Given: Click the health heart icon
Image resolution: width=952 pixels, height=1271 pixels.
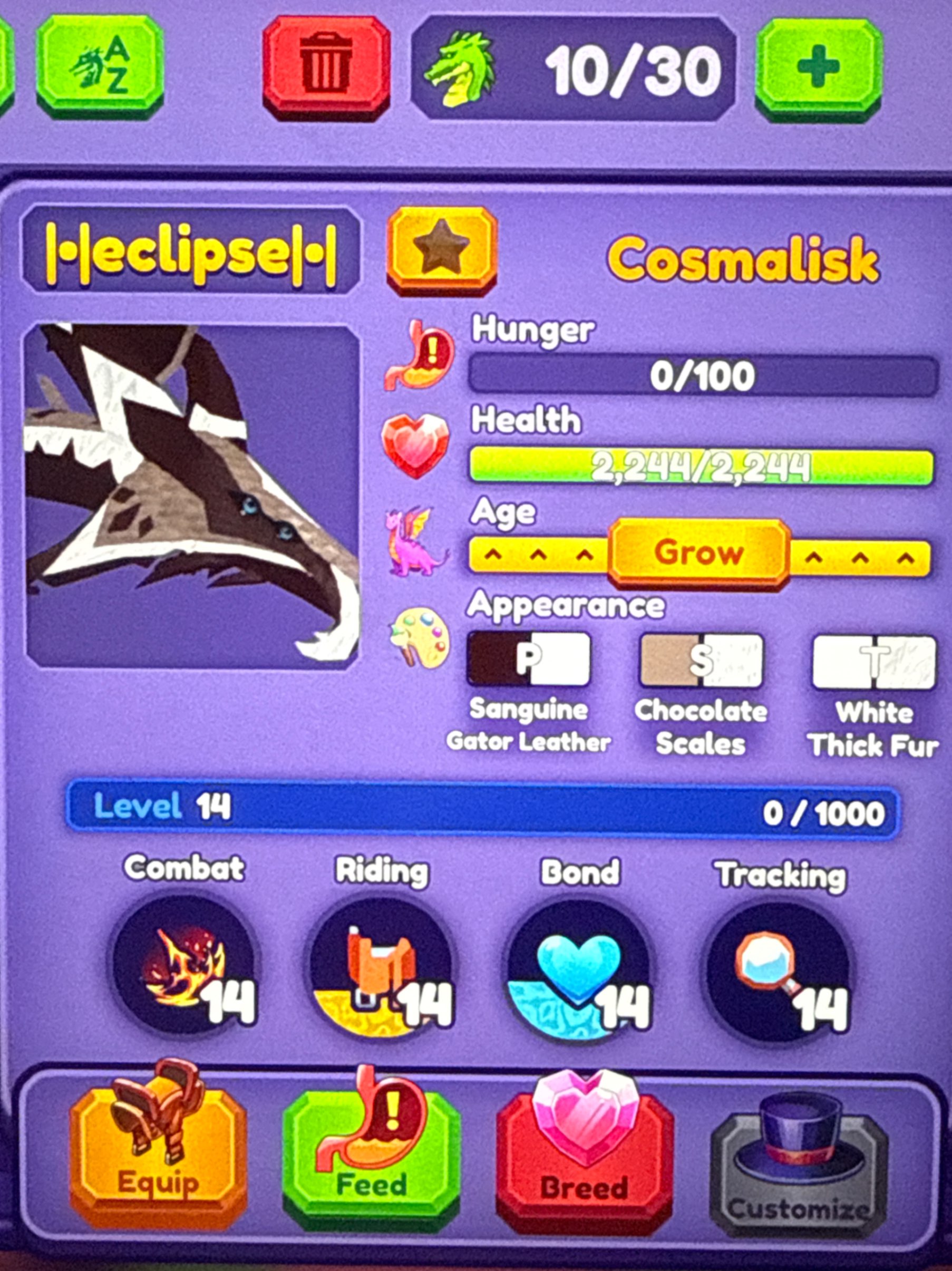Looking at the screenshot, I should click(x=417, y=447).
